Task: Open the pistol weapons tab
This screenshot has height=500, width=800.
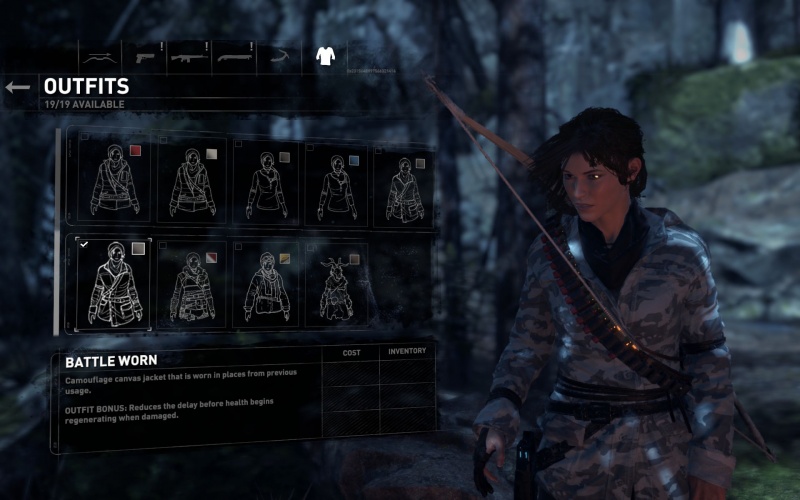Action: (144, 55)
